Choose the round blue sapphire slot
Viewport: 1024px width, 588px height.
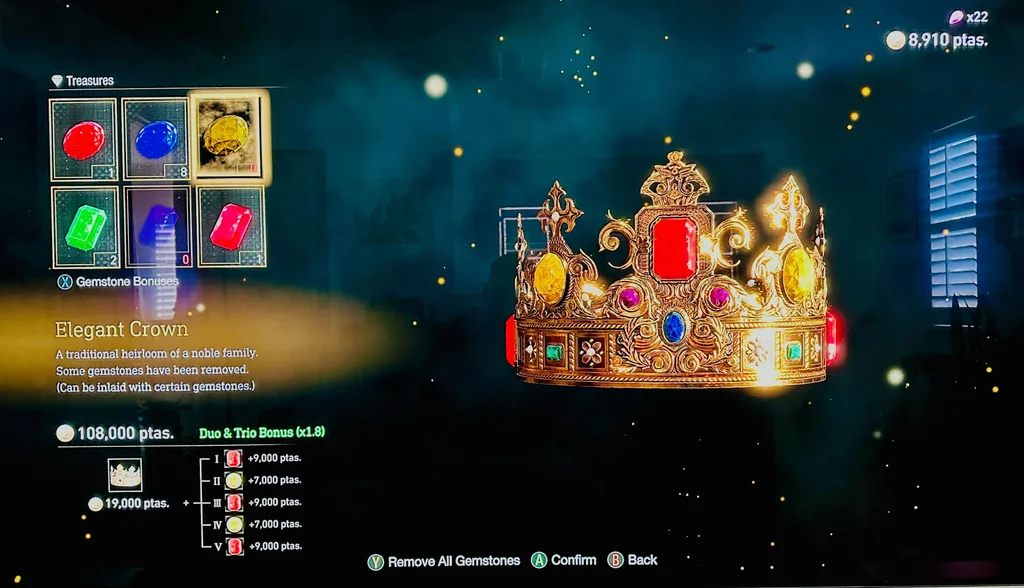[x=156, y=139]
